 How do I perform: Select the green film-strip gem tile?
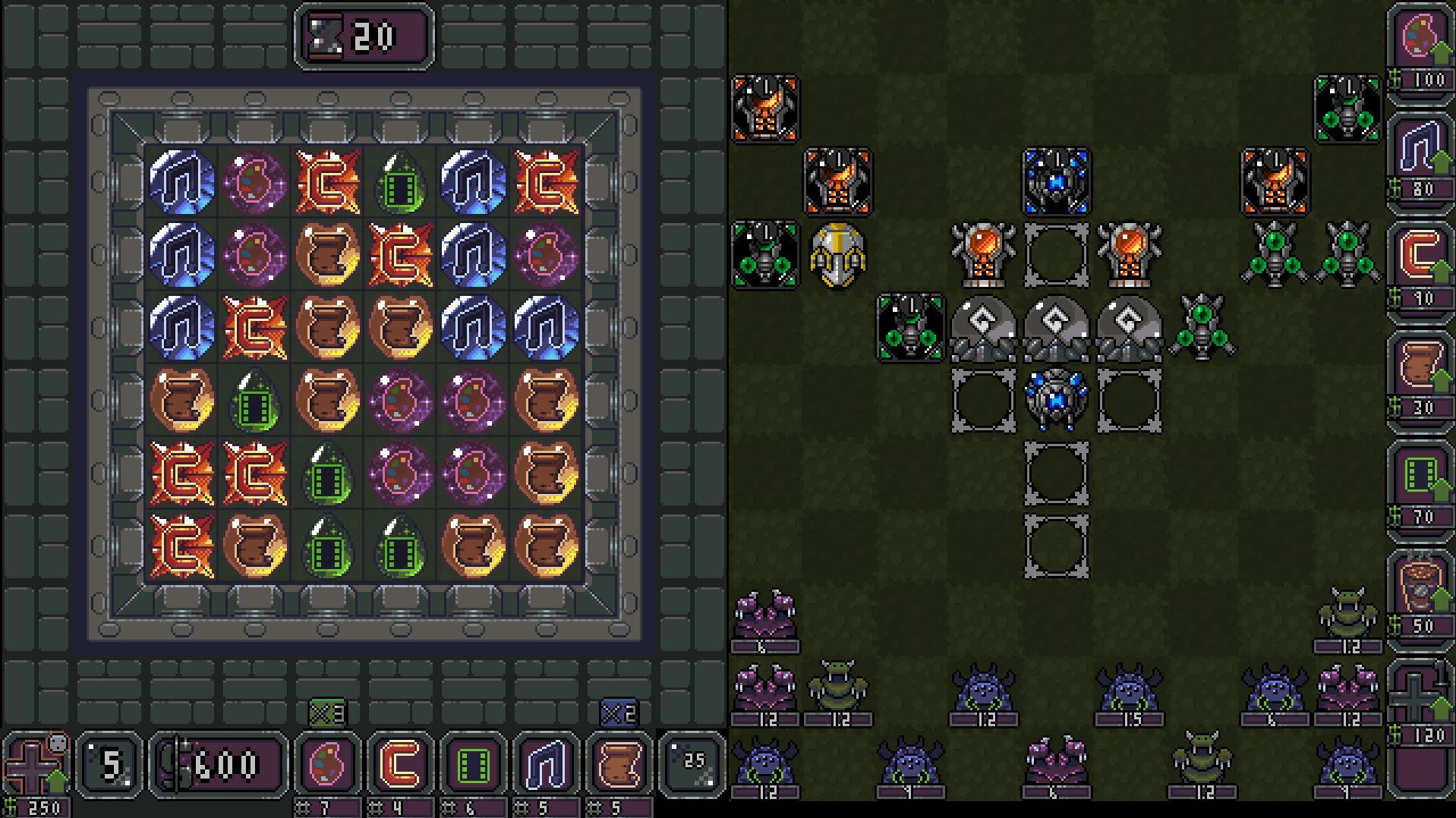click(x=399, y=183)
